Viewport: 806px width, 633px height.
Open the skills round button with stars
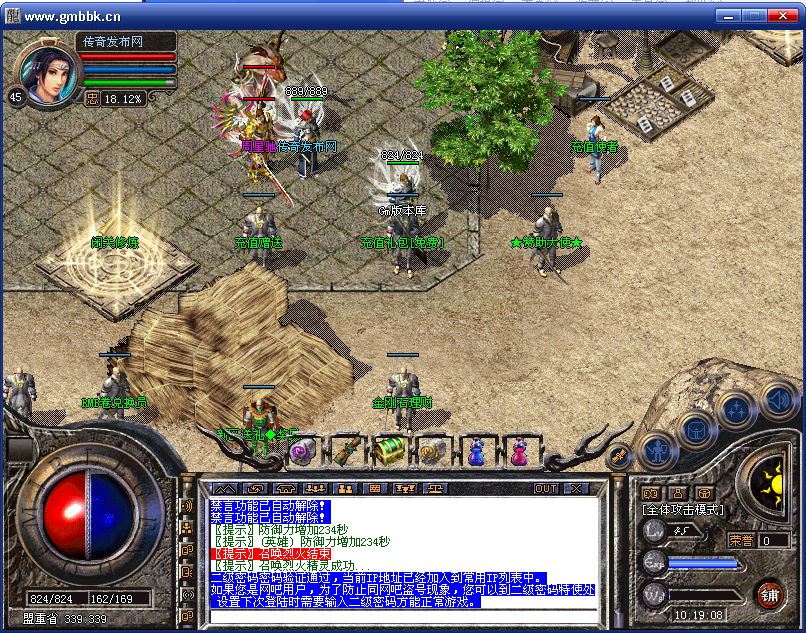click(736, 408)
